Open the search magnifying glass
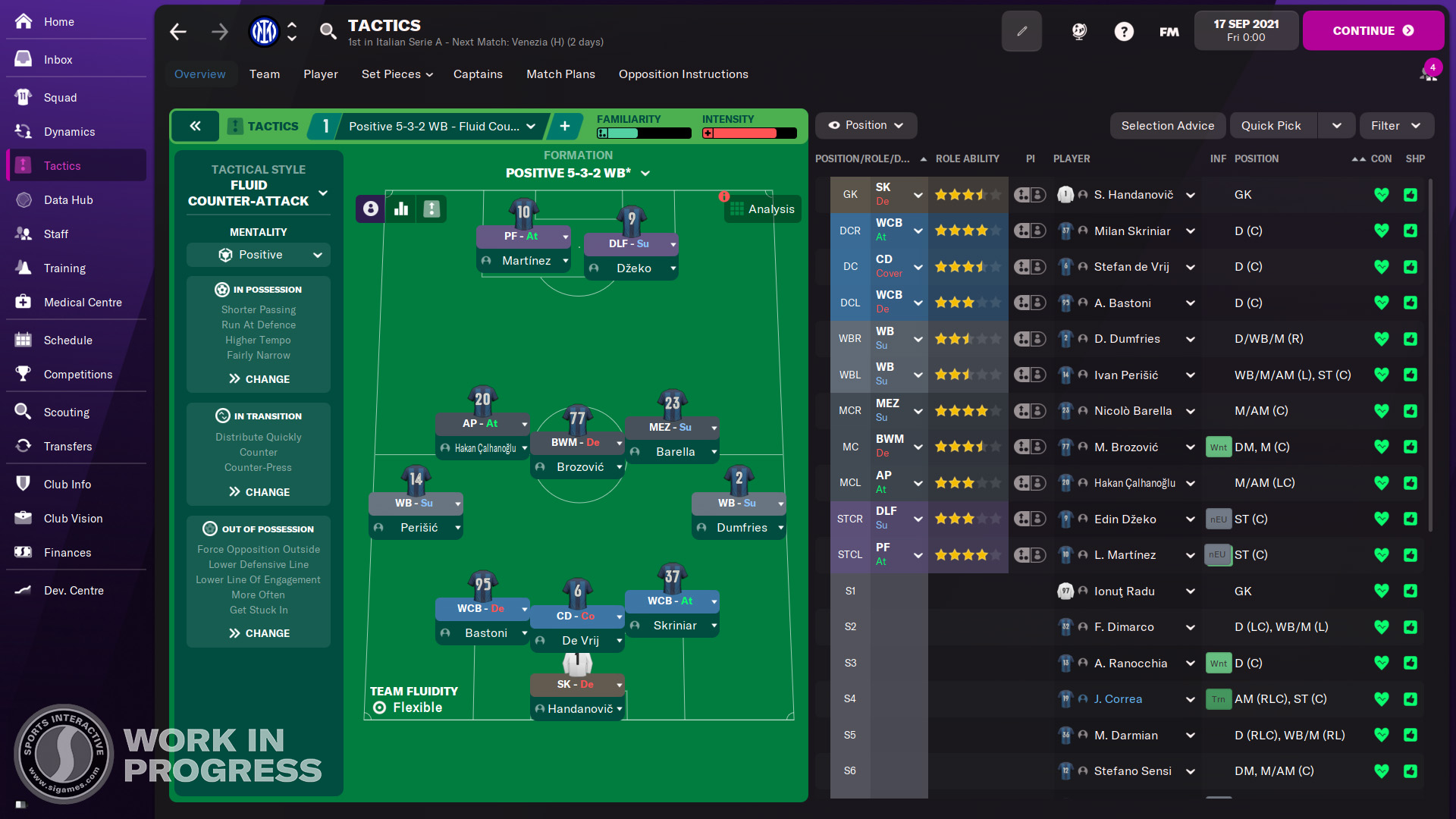The height and width of the screenshot is (819, 1456). (328, 31)
